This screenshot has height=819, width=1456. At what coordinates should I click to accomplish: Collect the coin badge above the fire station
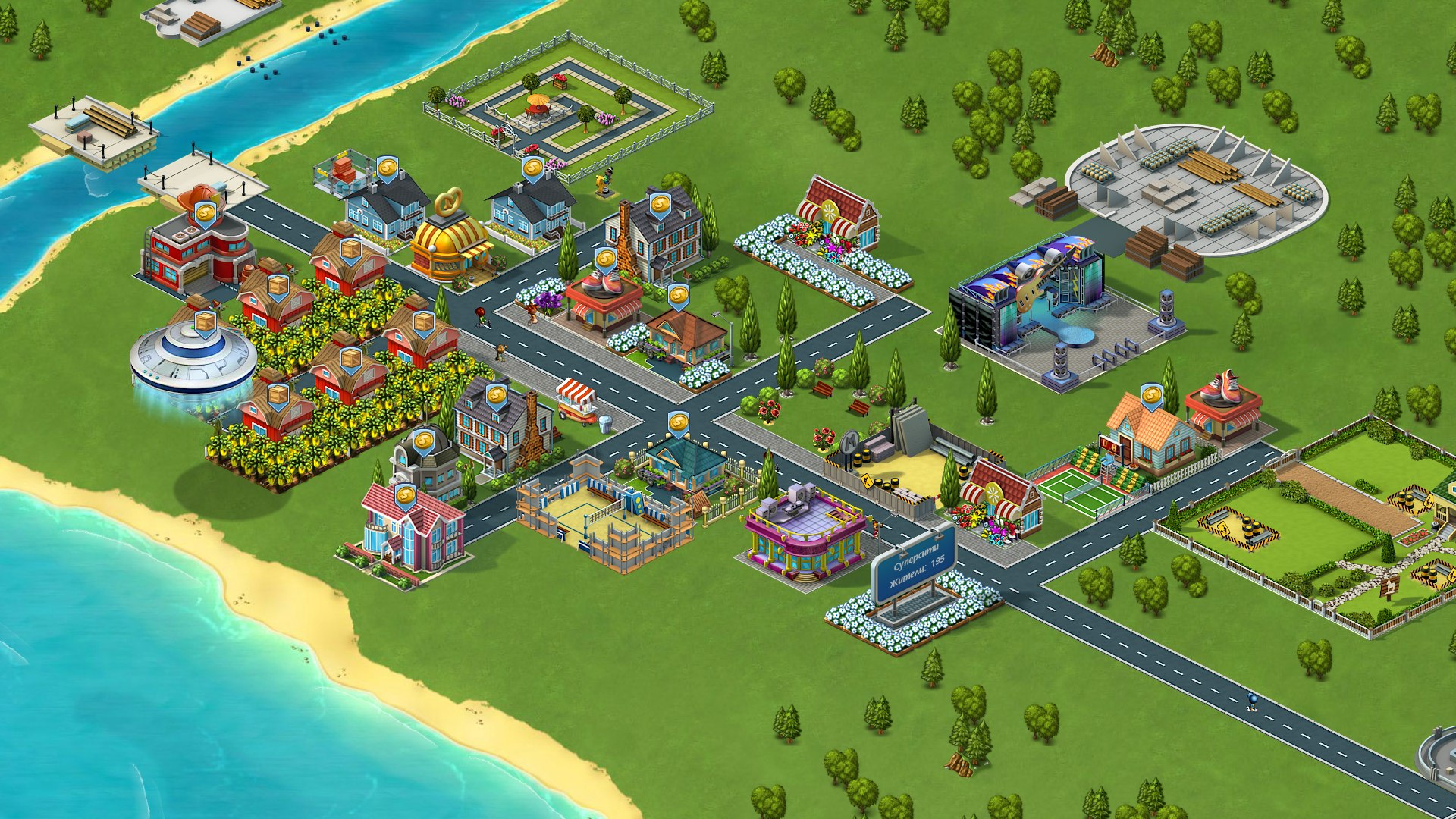[x=206, y=214]
